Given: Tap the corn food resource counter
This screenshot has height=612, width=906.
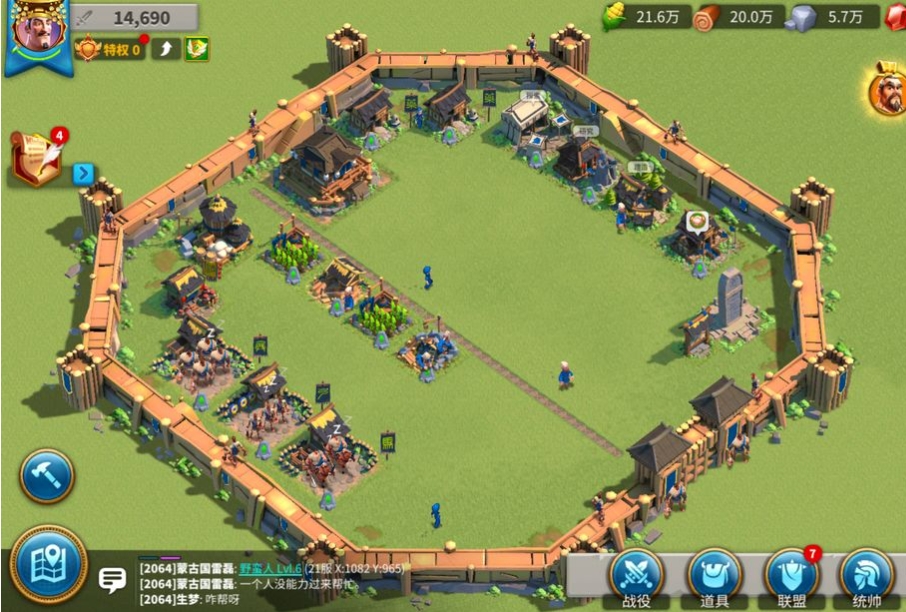Looking at the screenshot, I should click(647, 17).
